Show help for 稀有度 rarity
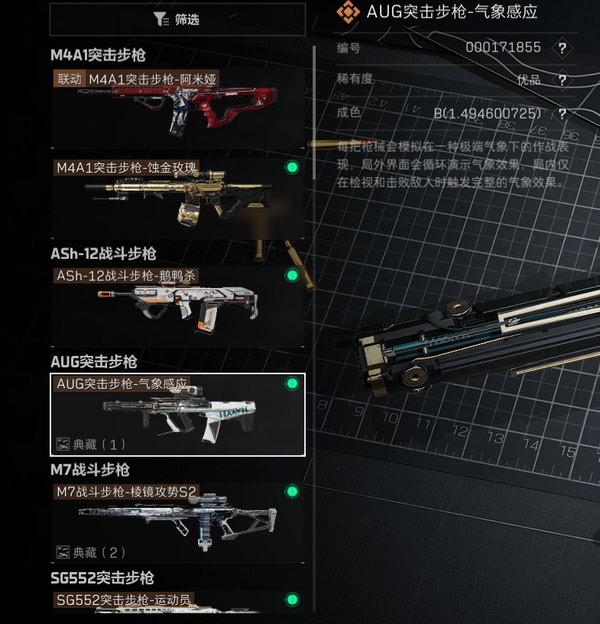Viewport: 600px width, 624px height. (x=563, y=80)
